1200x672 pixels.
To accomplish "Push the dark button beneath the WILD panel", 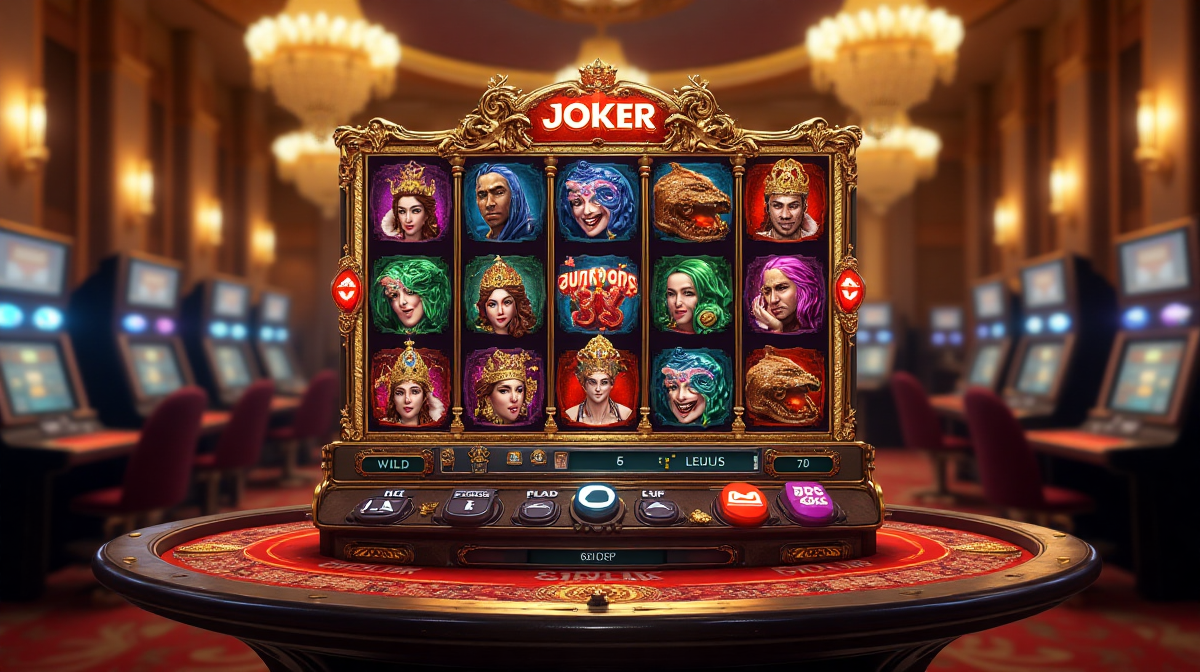I will (x=379, y=506).
